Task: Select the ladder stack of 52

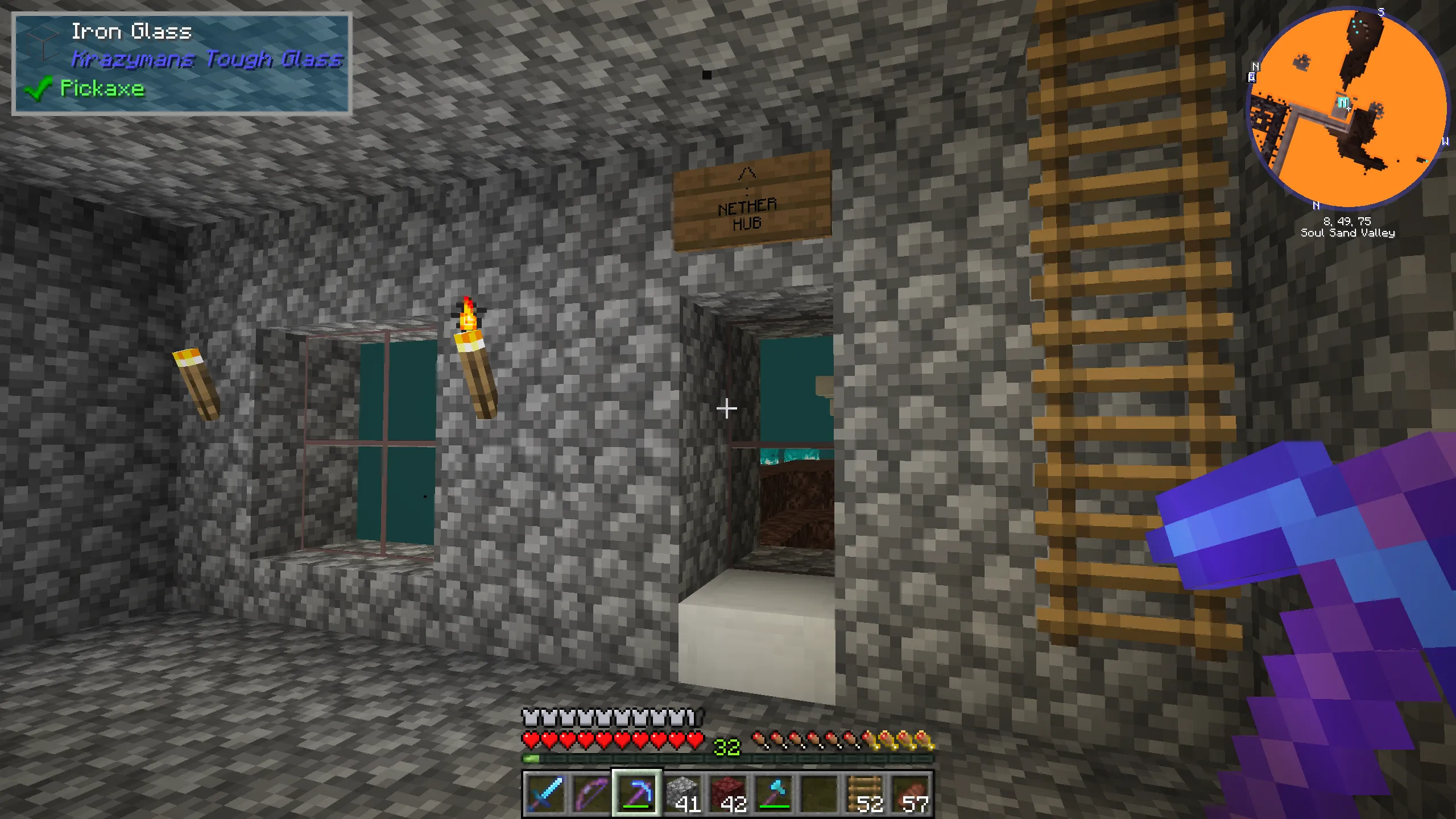Action: point(863,791)
